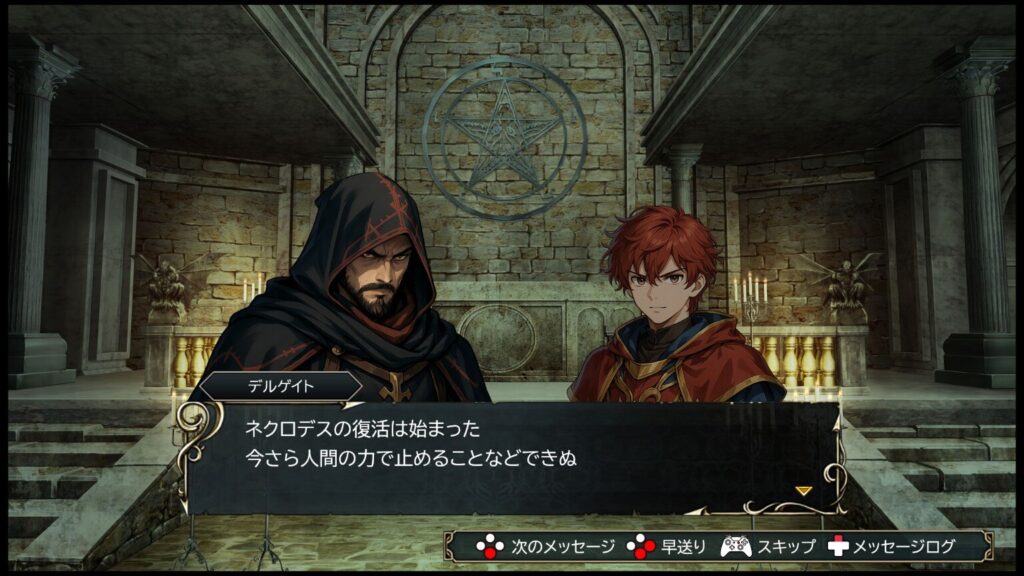Advance Delgate's dialogue message text box
This screenshot has height=576, width=1024.
[510, 455]
